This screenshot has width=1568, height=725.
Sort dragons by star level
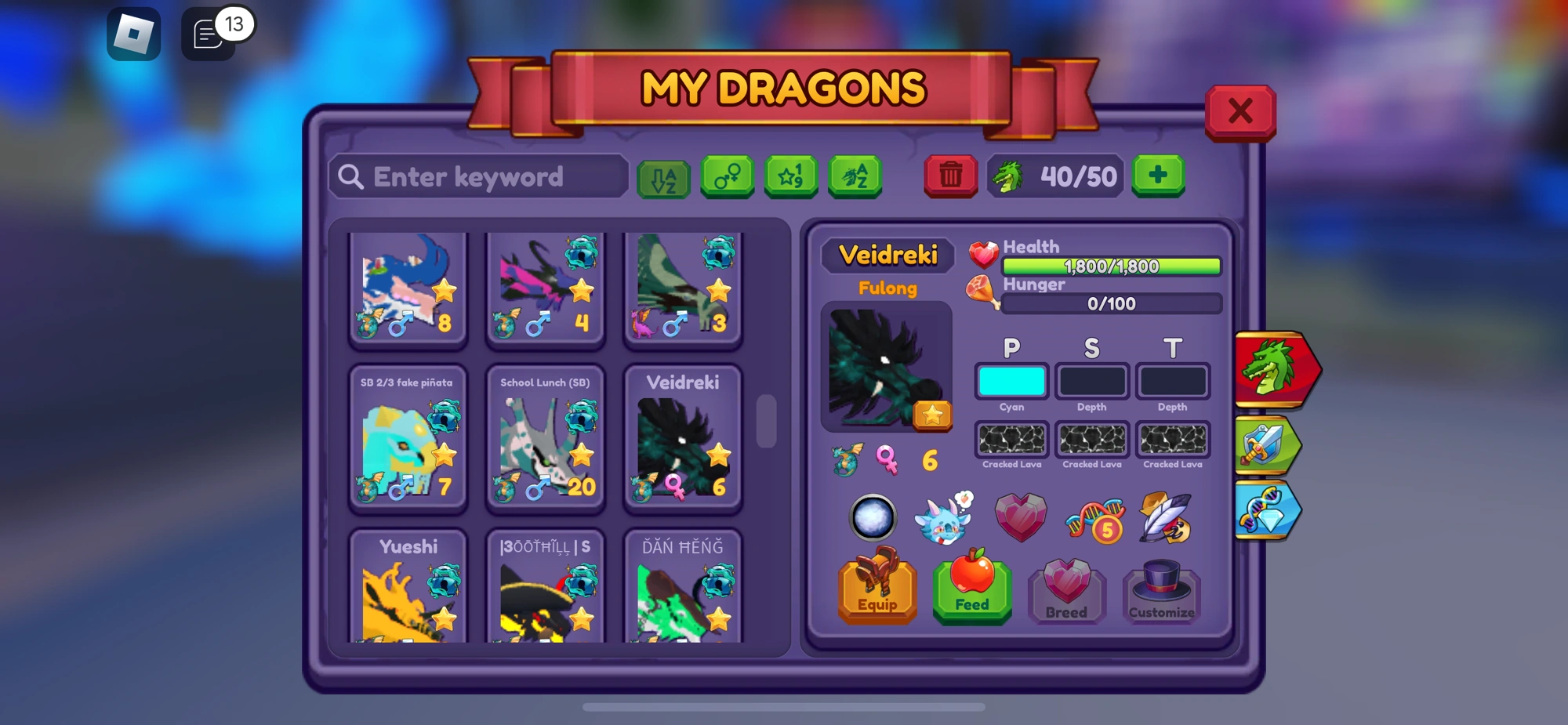tap(791, 176)
